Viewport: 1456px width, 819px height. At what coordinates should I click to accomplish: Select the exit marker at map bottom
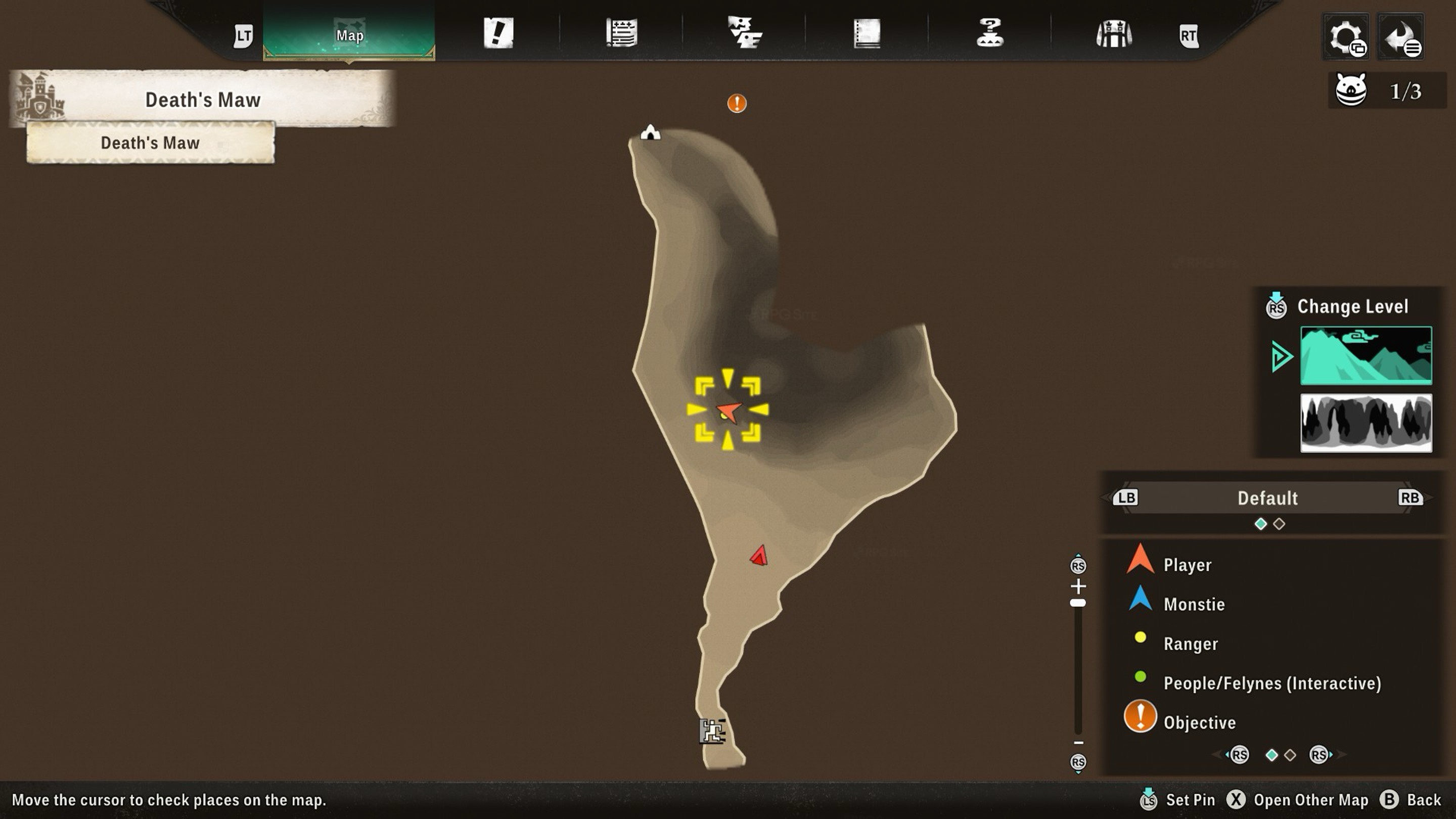point(712,732)
